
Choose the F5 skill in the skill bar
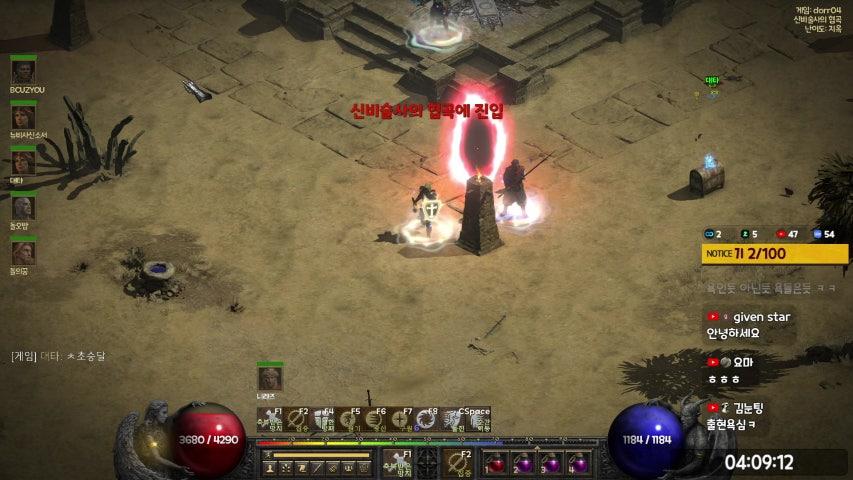349,419
